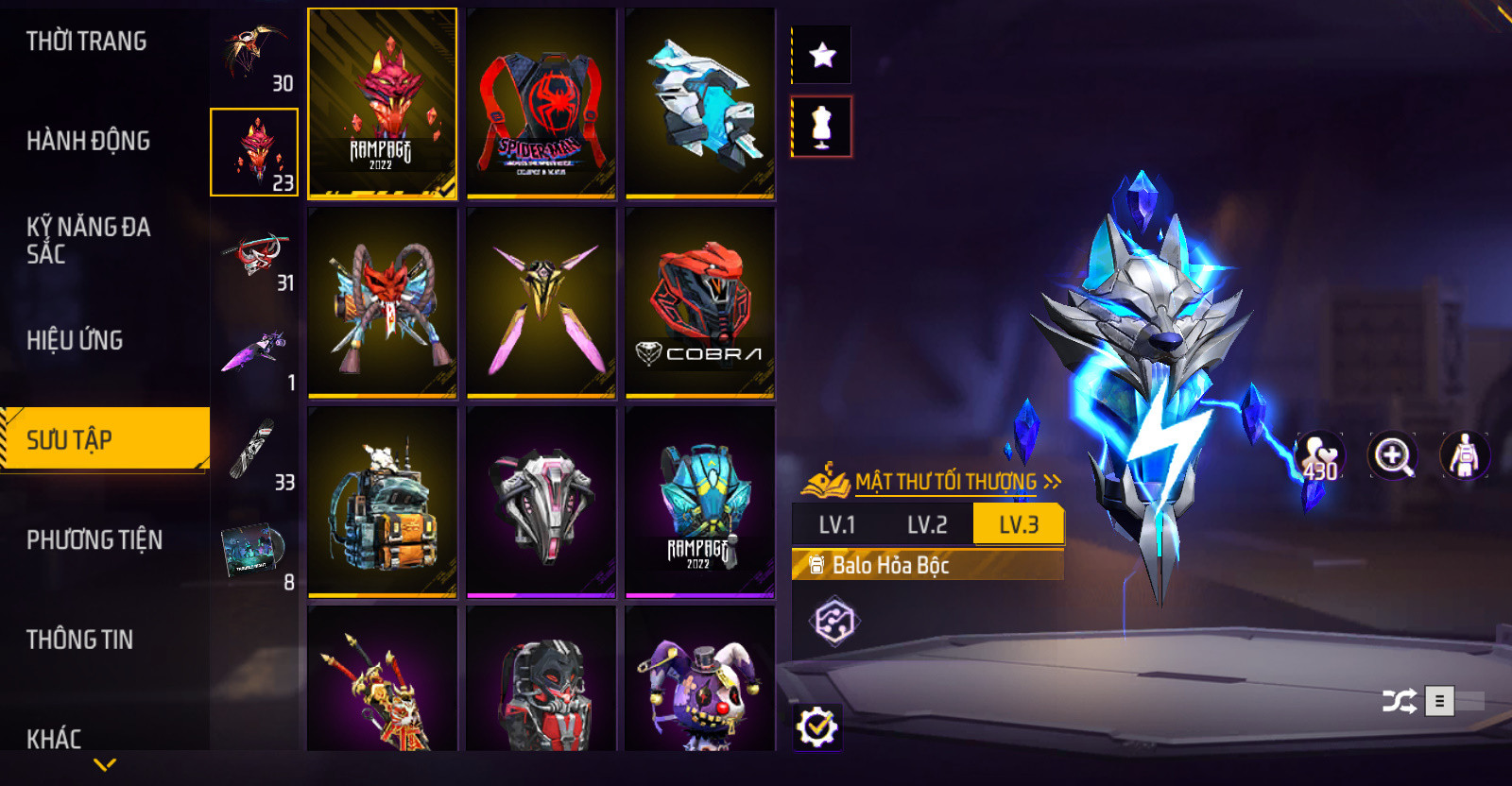This screenshot has height=786, width=1512.
Task: Open KỸ NĂNG ĐA SẮC section
Action: click(89, 240)
